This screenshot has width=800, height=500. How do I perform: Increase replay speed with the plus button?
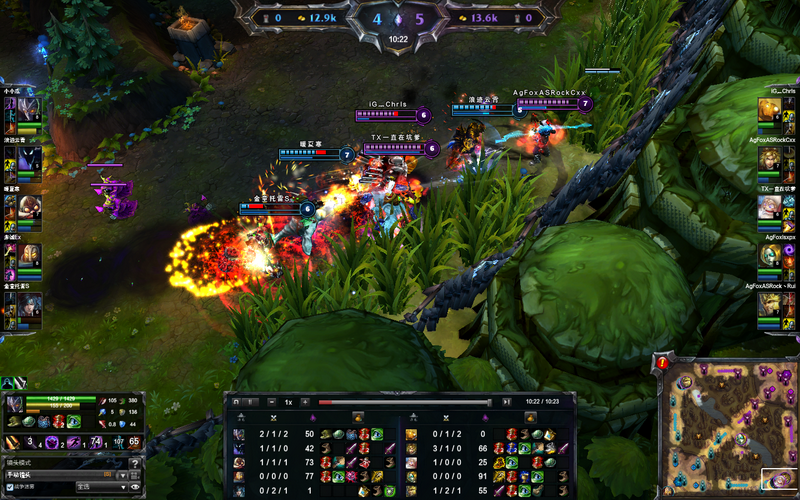point(304,401)
